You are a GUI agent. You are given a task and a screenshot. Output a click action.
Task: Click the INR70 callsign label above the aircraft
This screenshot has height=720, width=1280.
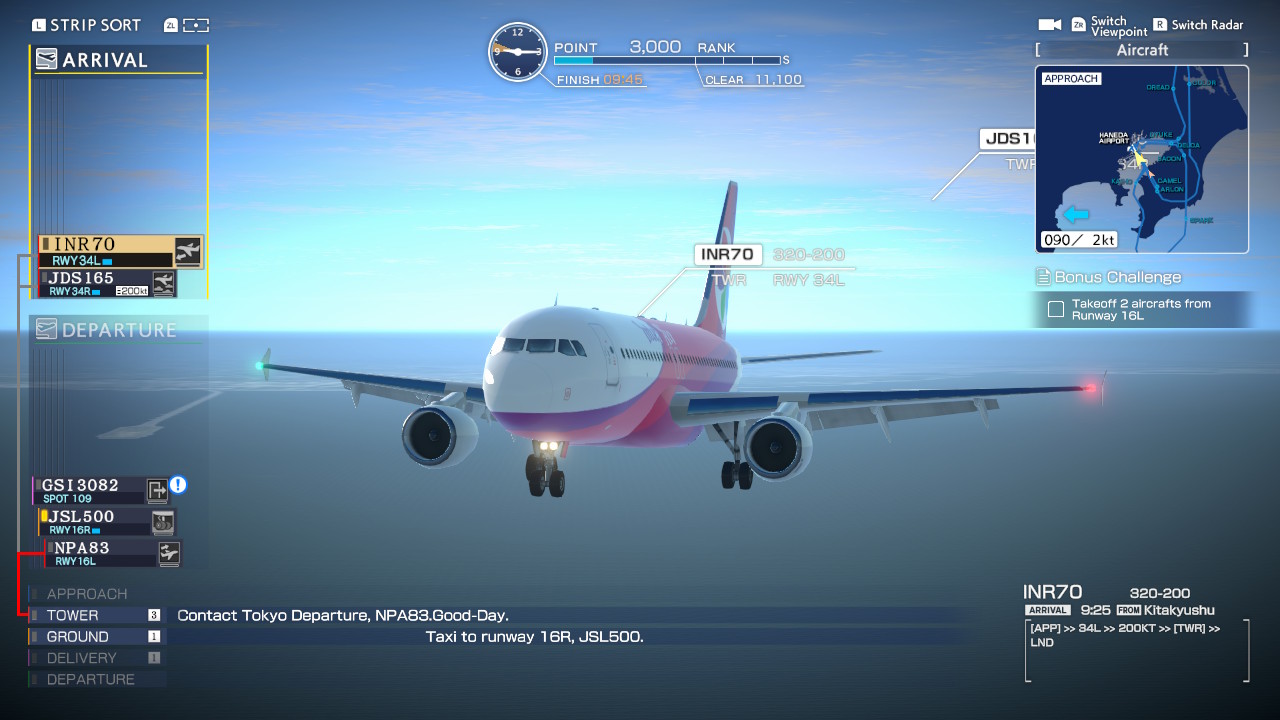pyautogui.click(x=727, y=254)
